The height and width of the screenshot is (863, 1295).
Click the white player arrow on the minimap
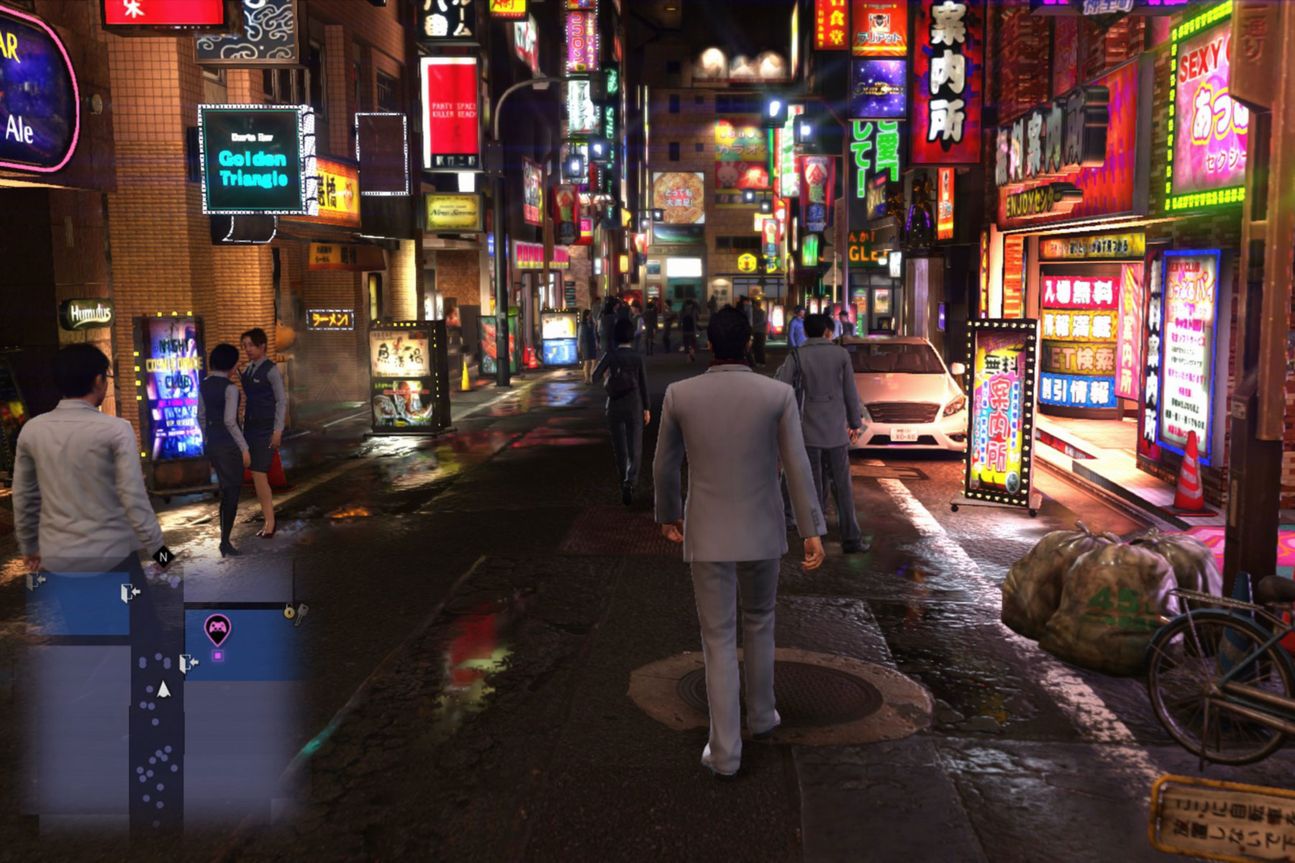click(163, 689)
